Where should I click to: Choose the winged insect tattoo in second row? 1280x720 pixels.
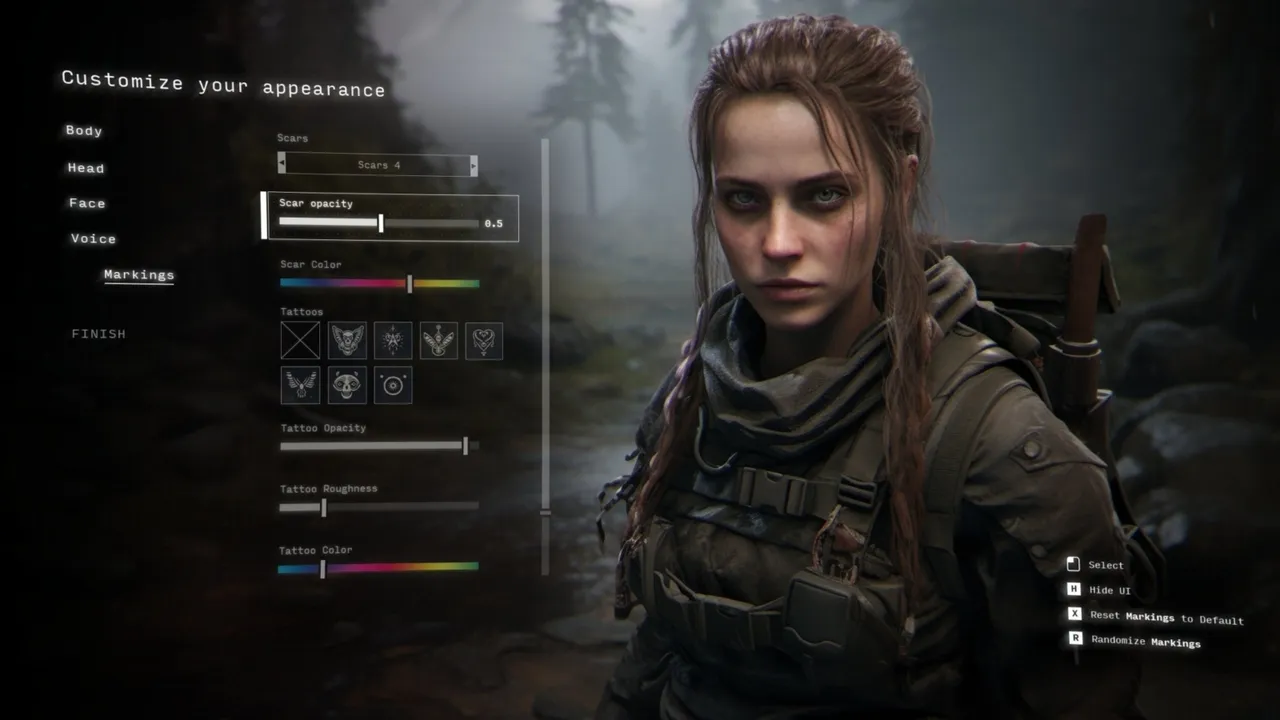pos(300,385)
